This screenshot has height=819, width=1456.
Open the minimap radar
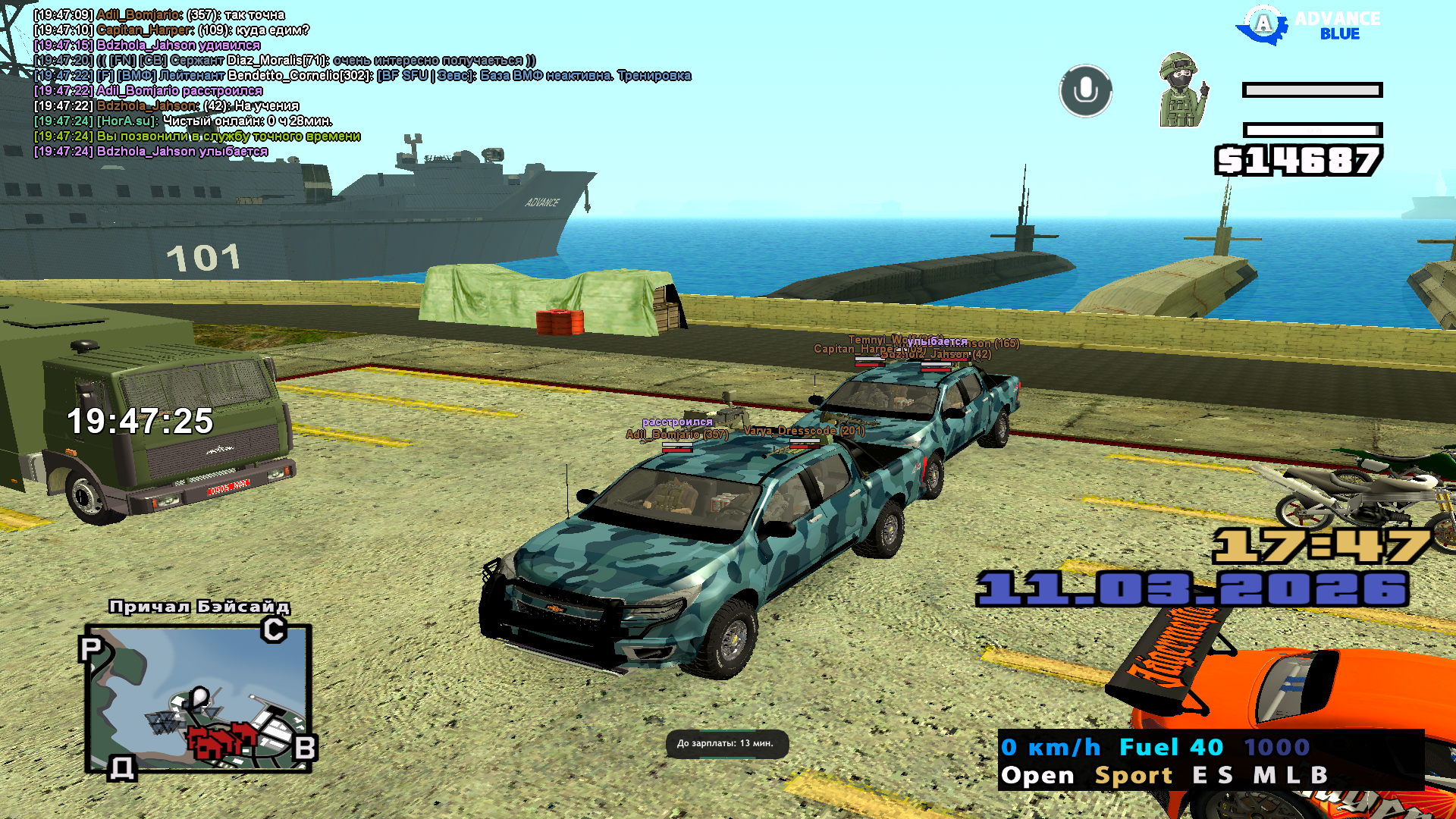[198, 698]
